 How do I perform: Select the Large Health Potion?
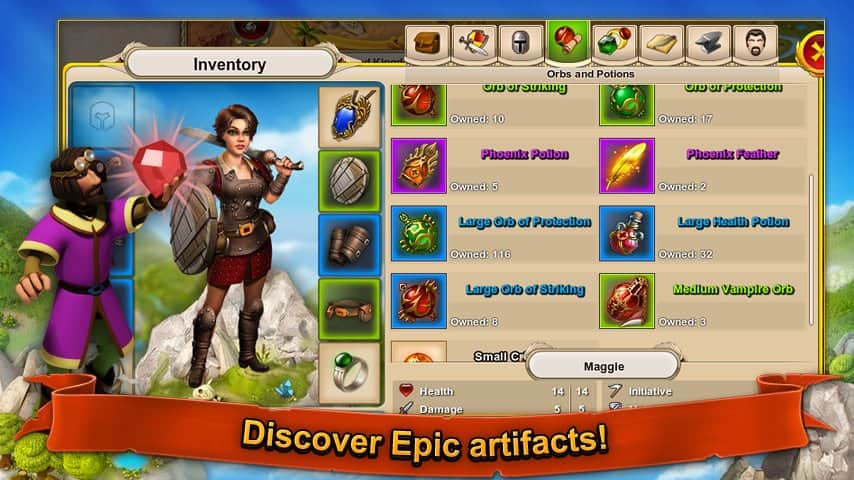click(x=627, y=233)
